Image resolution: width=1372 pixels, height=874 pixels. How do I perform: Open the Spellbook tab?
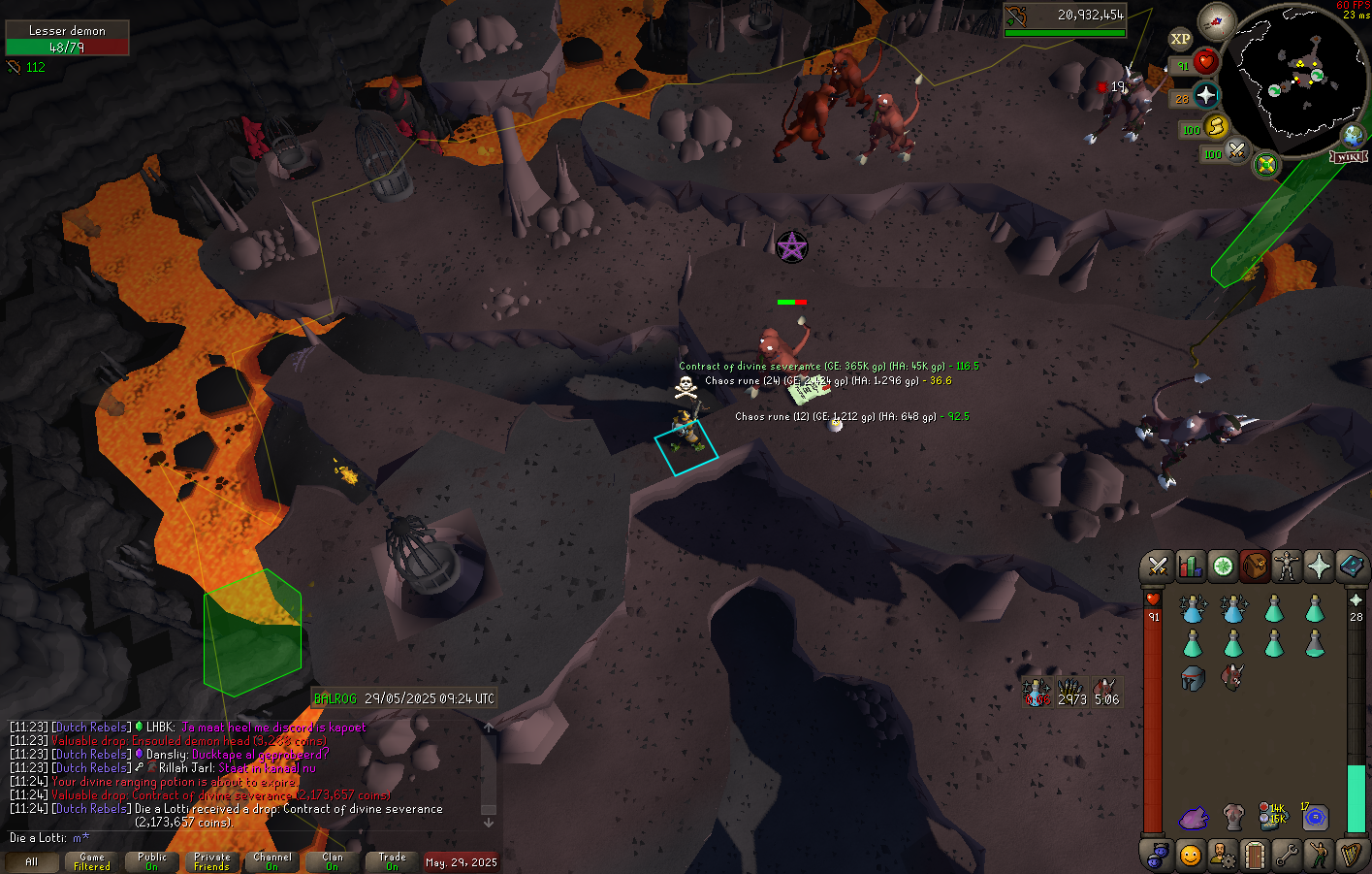tap(1352, 566)
